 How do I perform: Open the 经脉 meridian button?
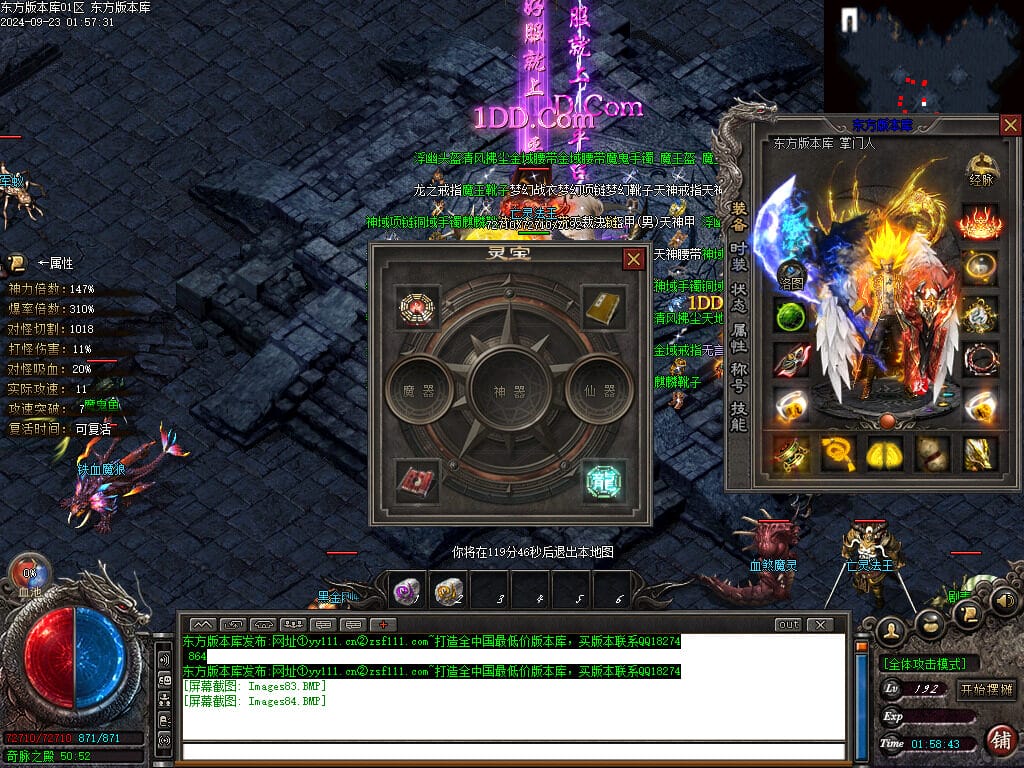982,171
